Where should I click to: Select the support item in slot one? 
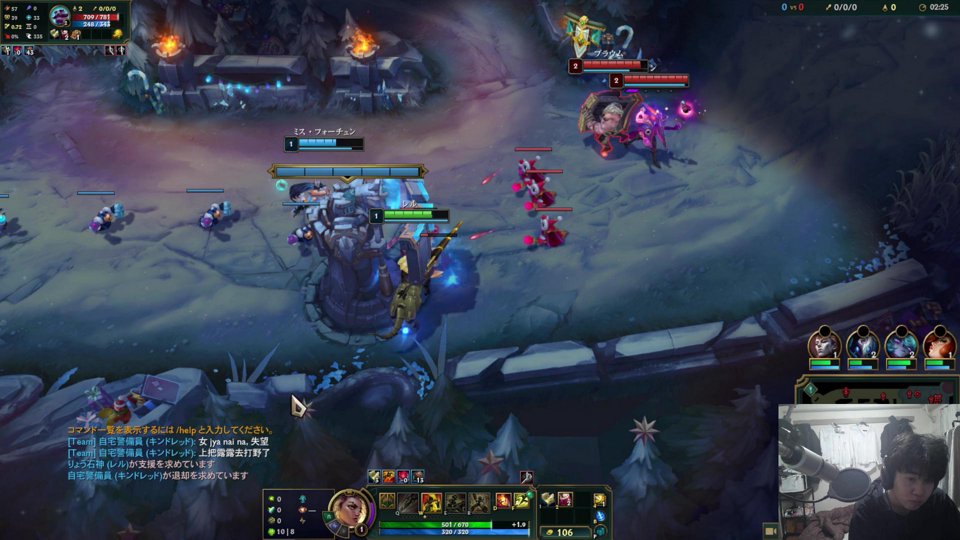[x=548, y=499]
